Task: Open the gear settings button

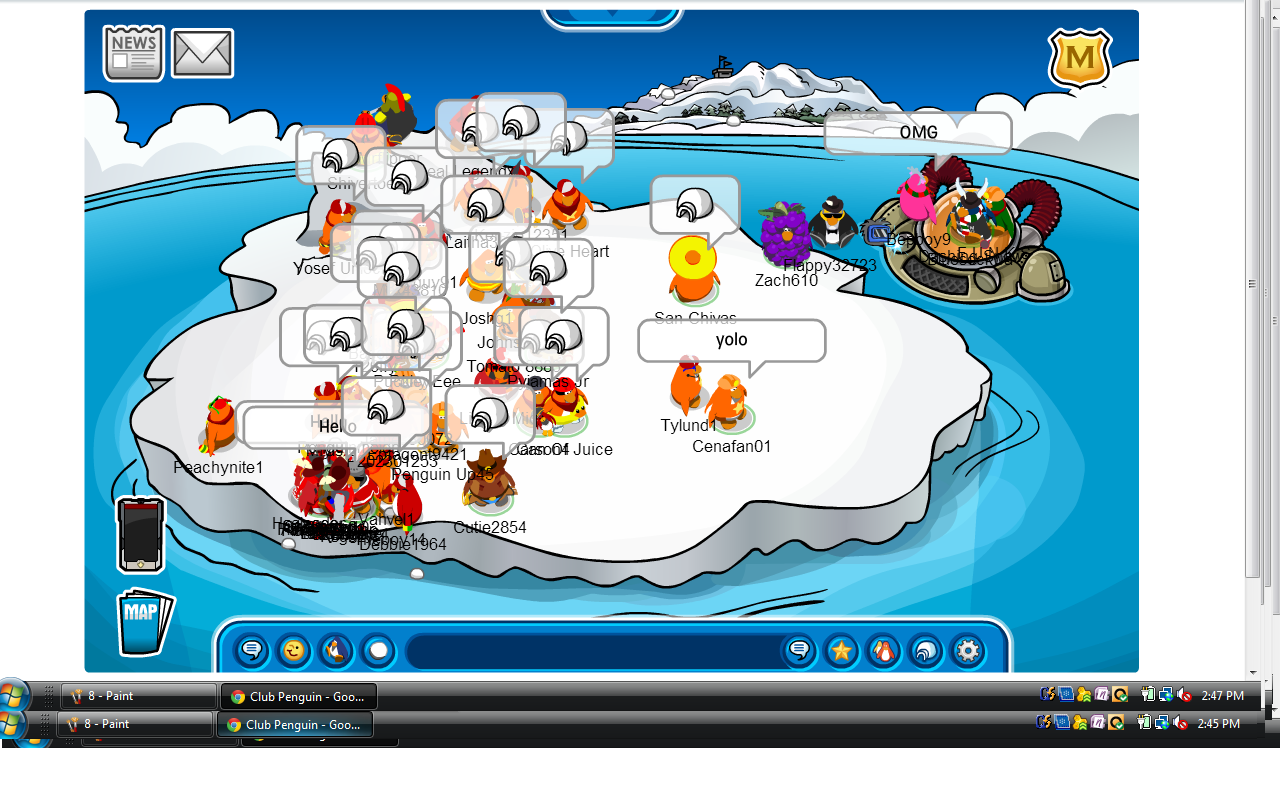Action: pos(967,651)
